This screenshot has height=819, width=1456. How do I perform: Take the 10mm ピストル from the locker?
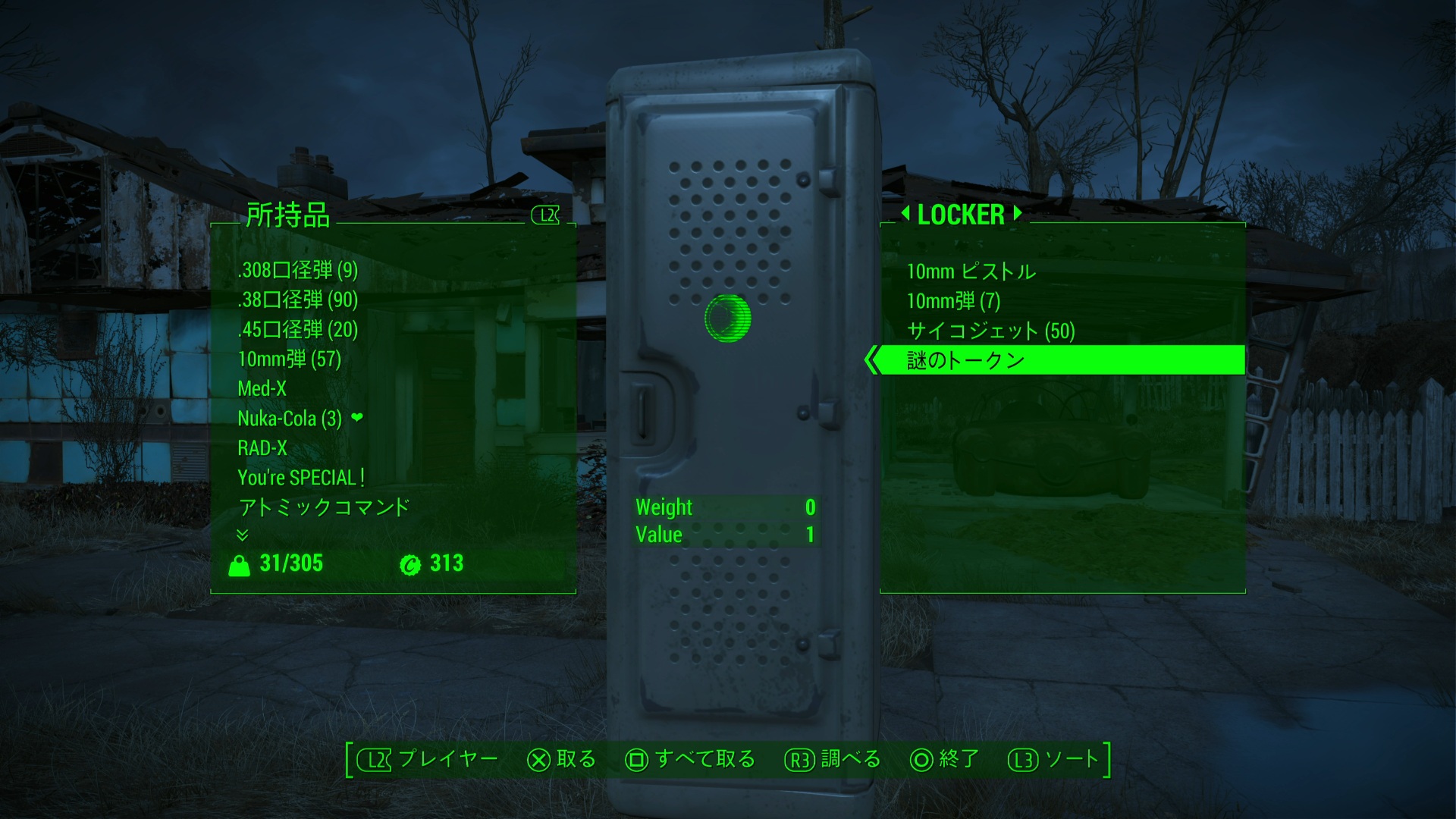pyautogui.click(x=971, y=271)
